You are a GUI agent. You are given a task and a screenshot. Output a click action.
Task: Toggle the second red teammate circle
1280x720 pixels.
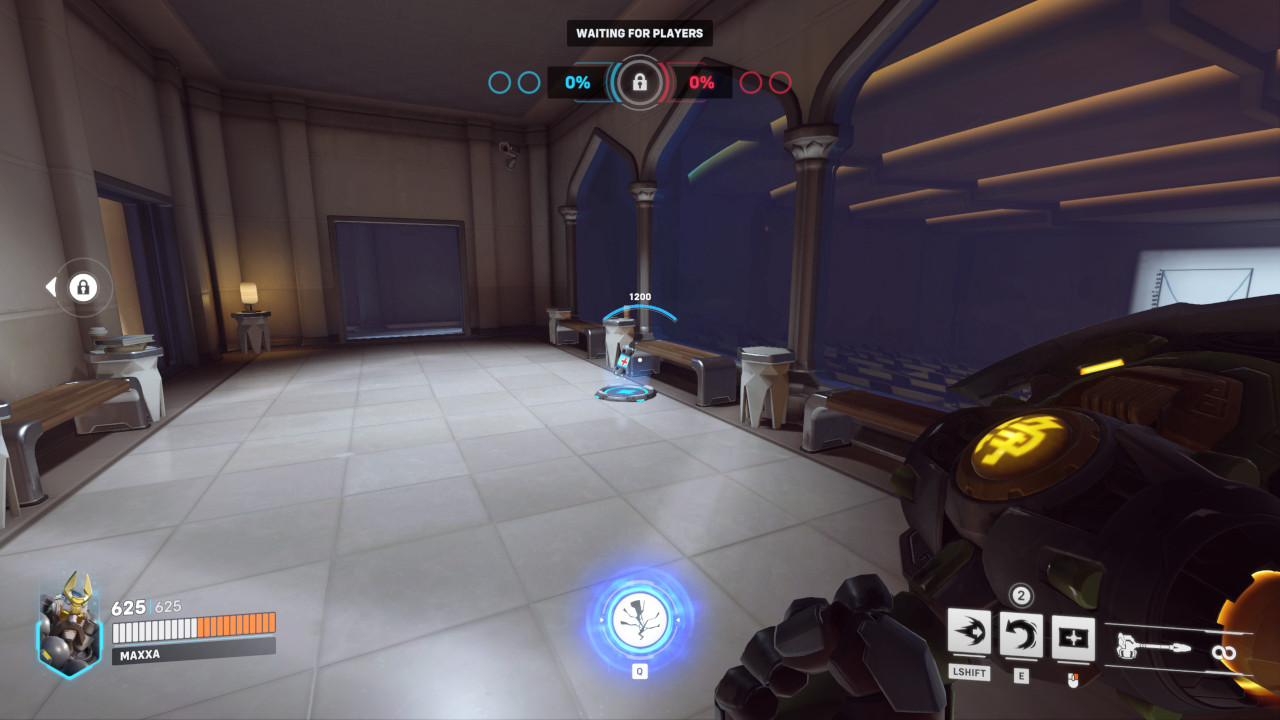[783, 83]
